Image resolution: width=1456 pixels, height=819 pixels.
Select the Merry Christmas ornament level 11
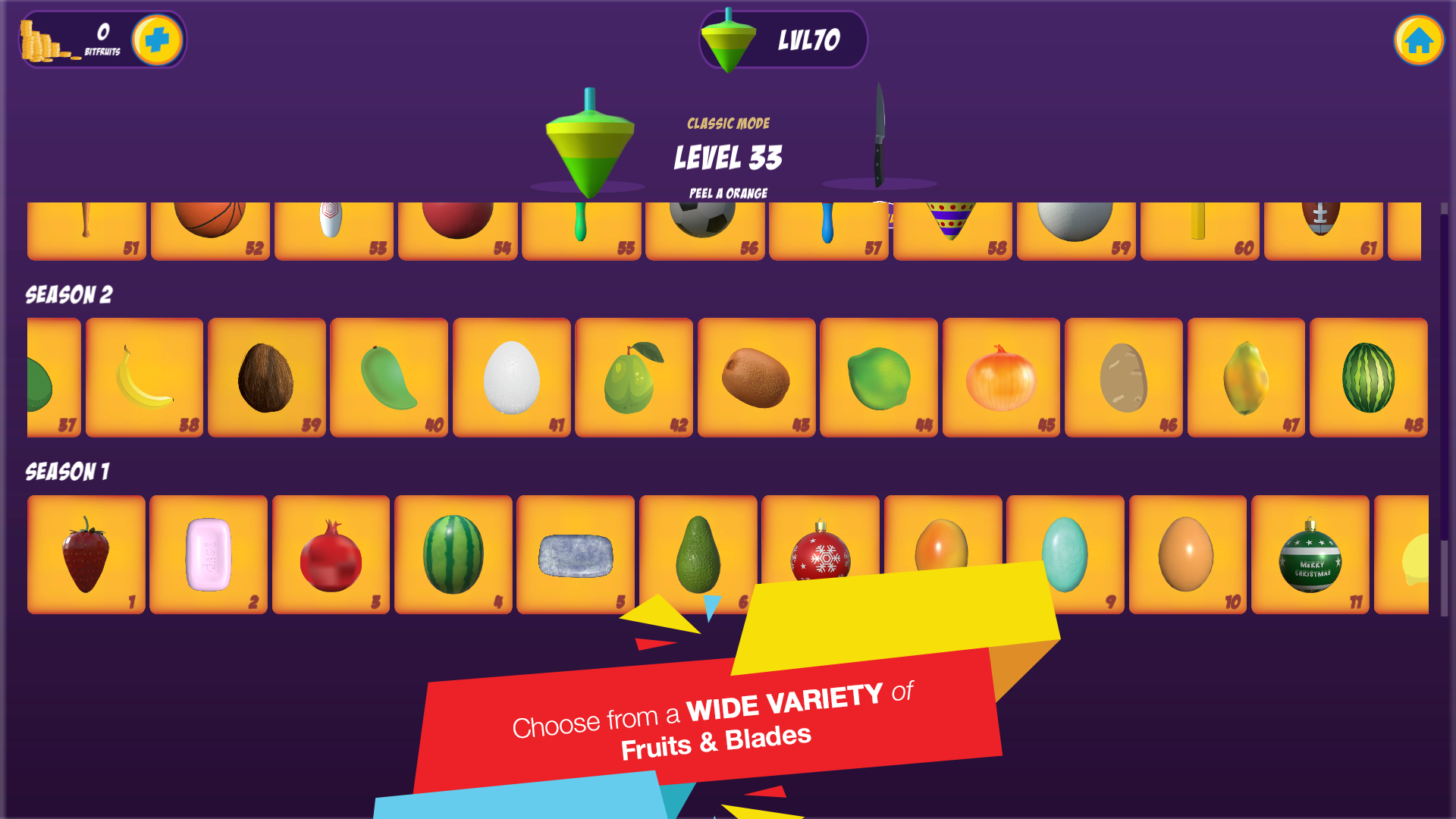point(1310,554)
